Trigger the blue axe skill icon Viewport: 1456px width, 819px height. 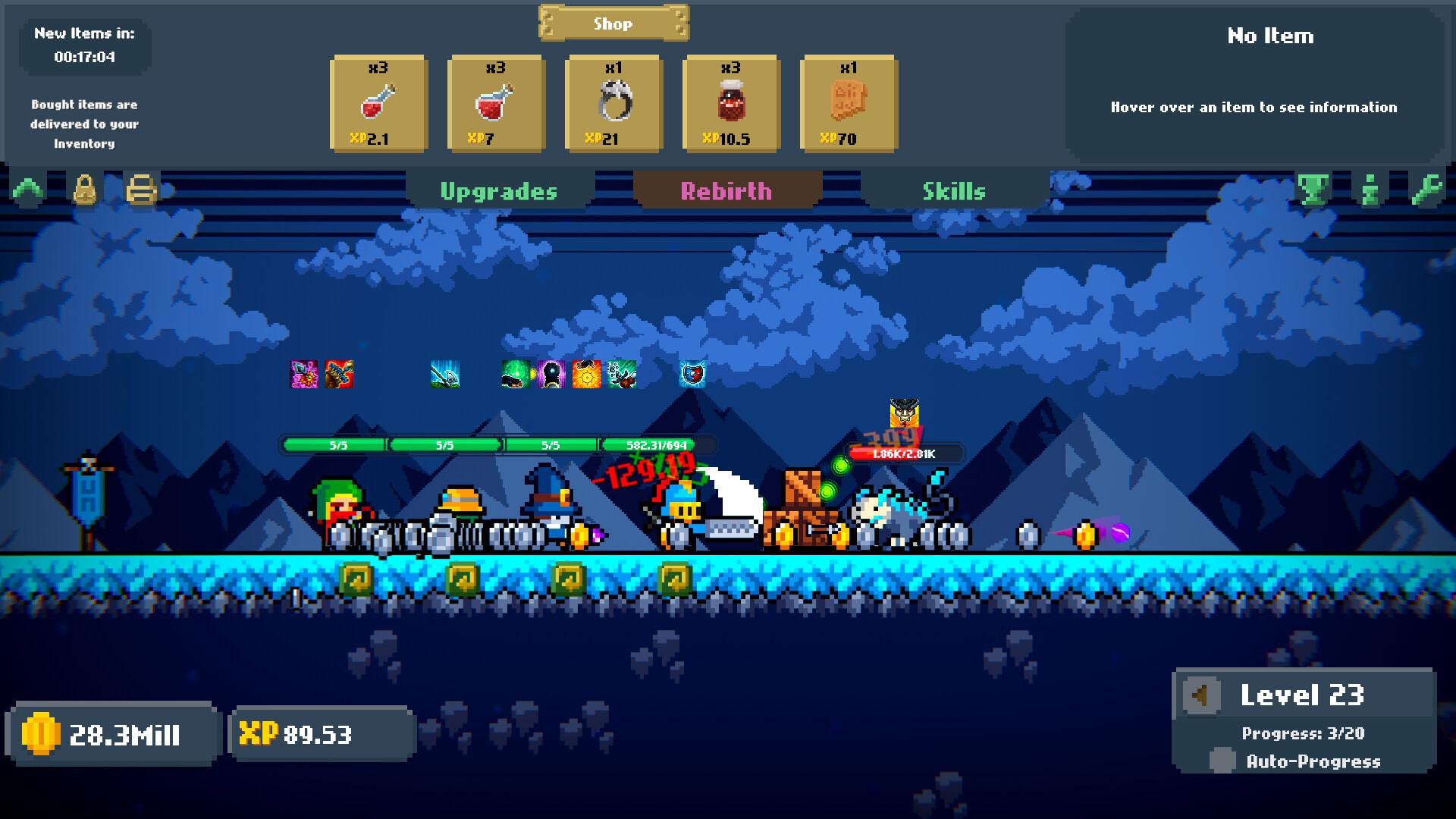pyautogui.click(x=445, y=374)
